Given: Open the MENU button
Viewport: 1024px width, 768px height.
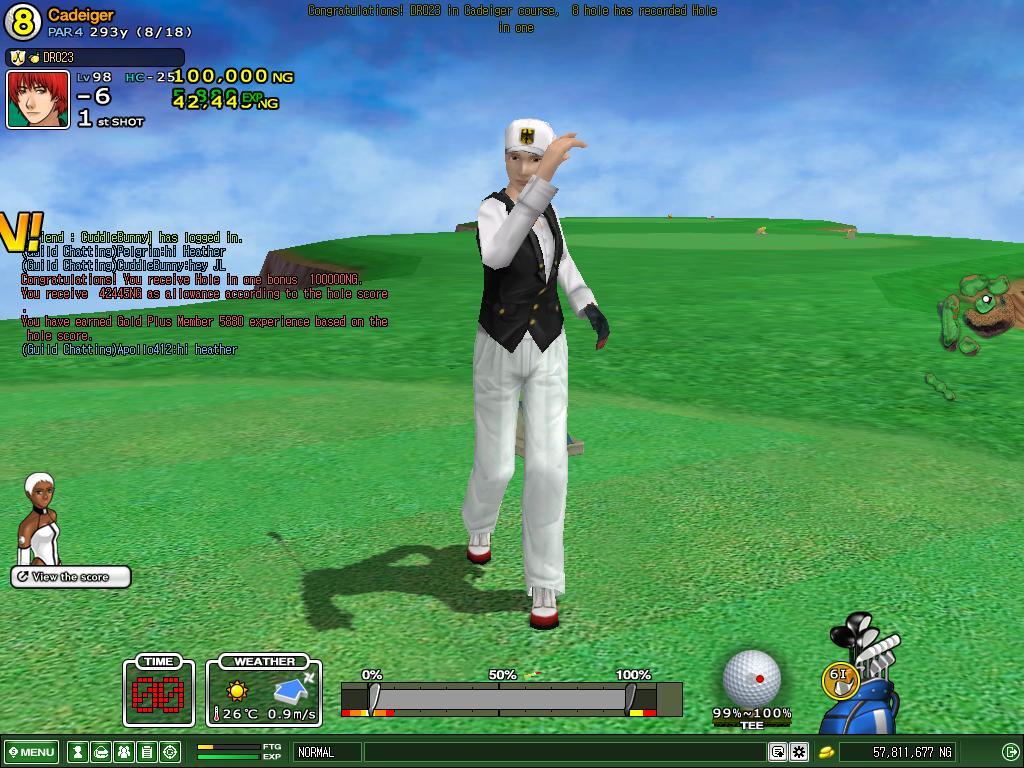Looking at the screenshot, I should click(31, 752).
